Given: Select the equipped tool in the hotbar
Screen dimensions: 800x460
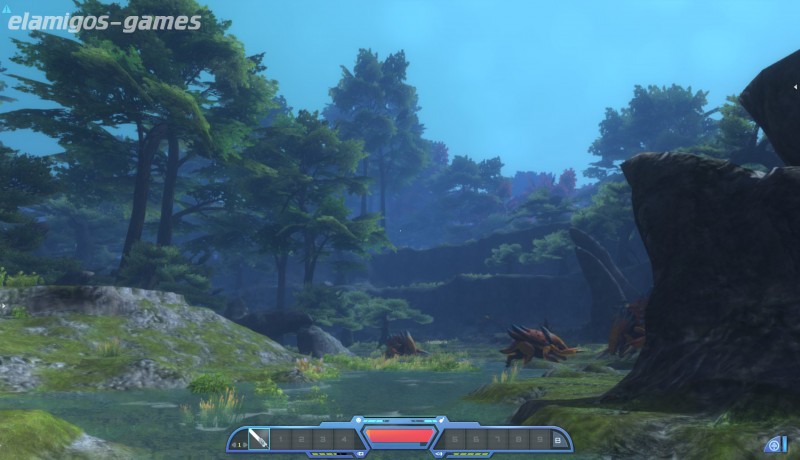Looking at the screenshot, I should click(x=258, y=439).
